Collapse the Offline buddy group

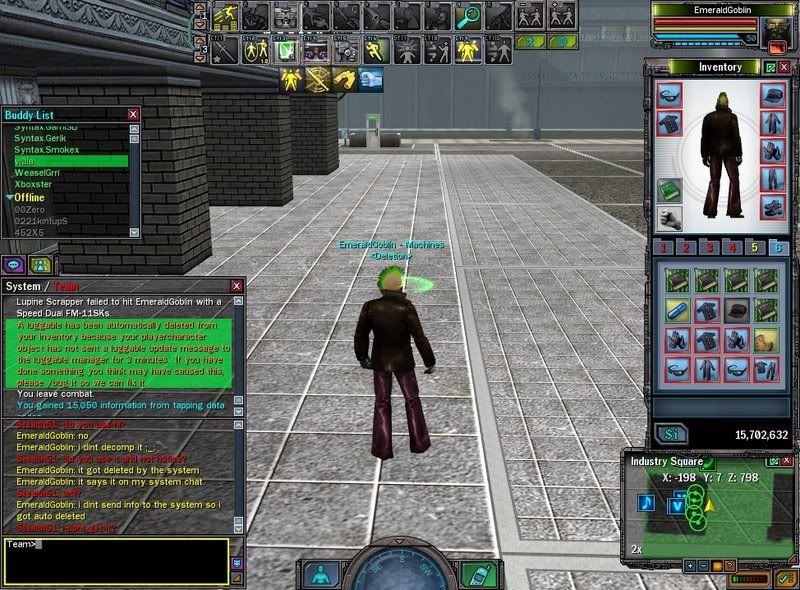pyautogui.click(x=10, y=197)
